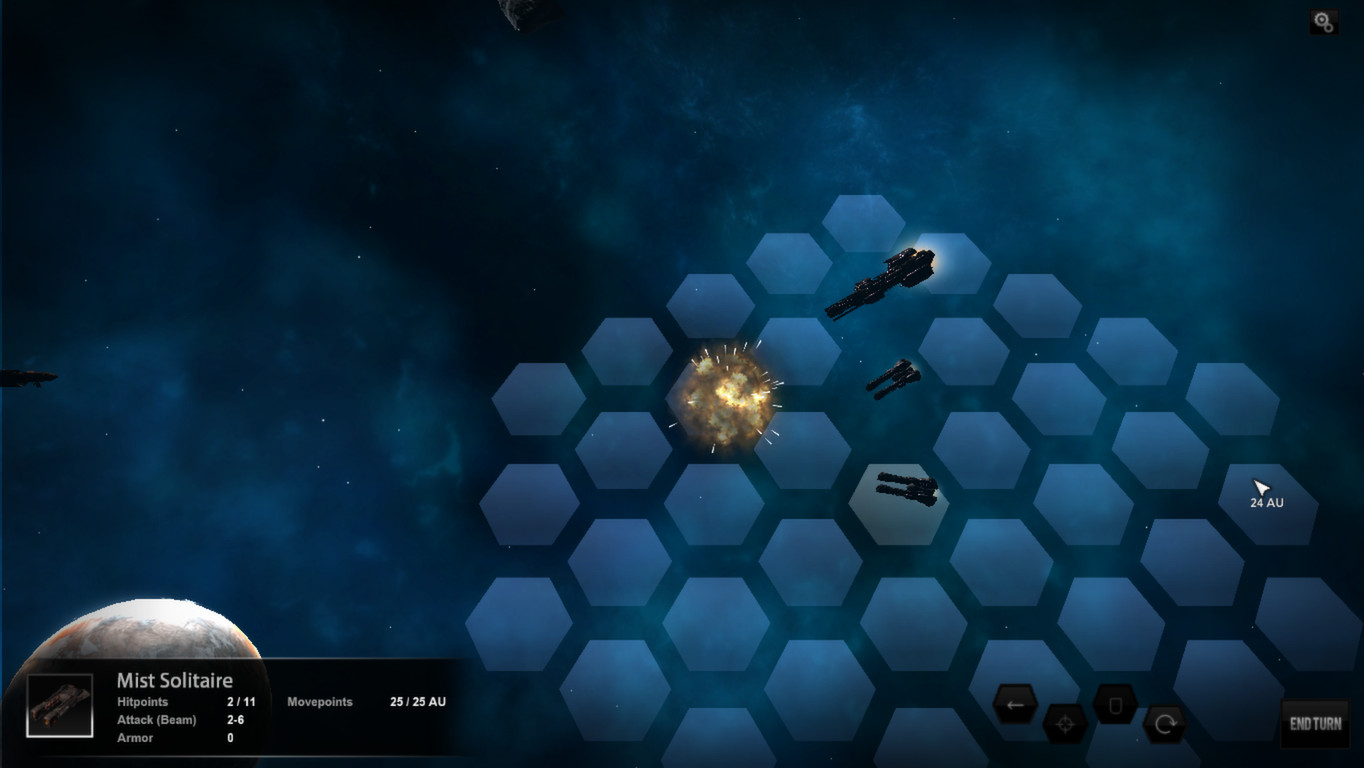Select the highlighted hex tile holding the selected ship
Screen dimensions: 1364x768
[898, 504]
